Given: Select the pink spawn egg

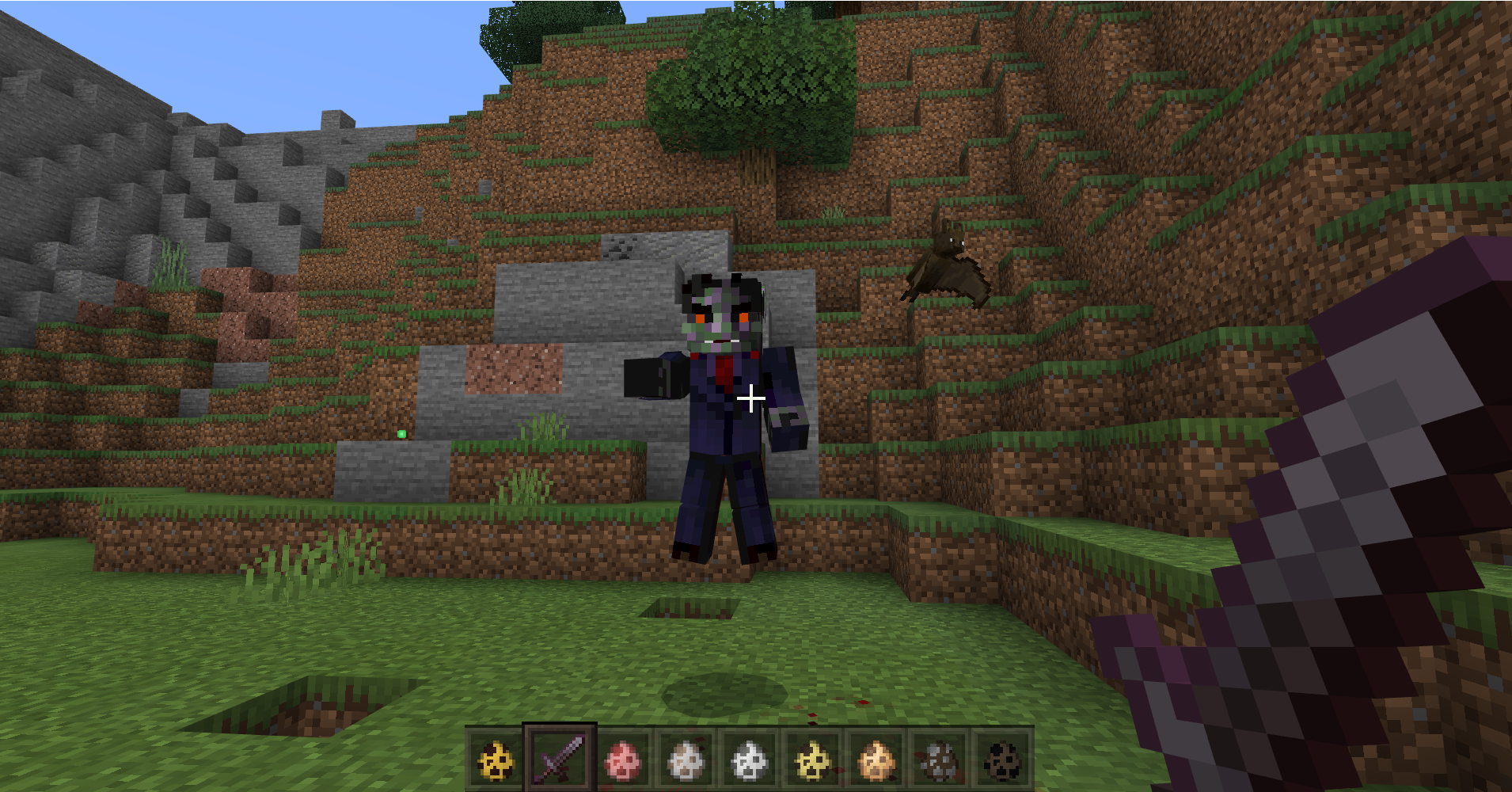Looking at the screenshot, I should (622, 757).
